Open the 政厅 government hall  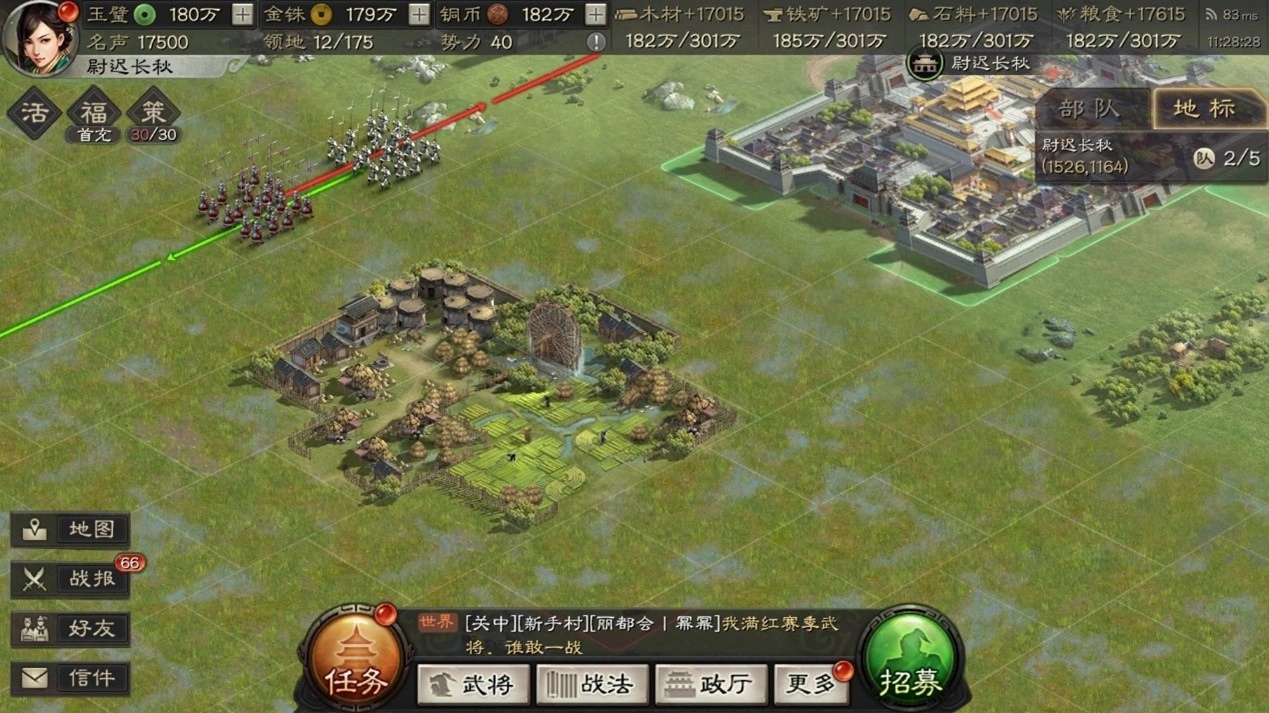pos(711,684)
